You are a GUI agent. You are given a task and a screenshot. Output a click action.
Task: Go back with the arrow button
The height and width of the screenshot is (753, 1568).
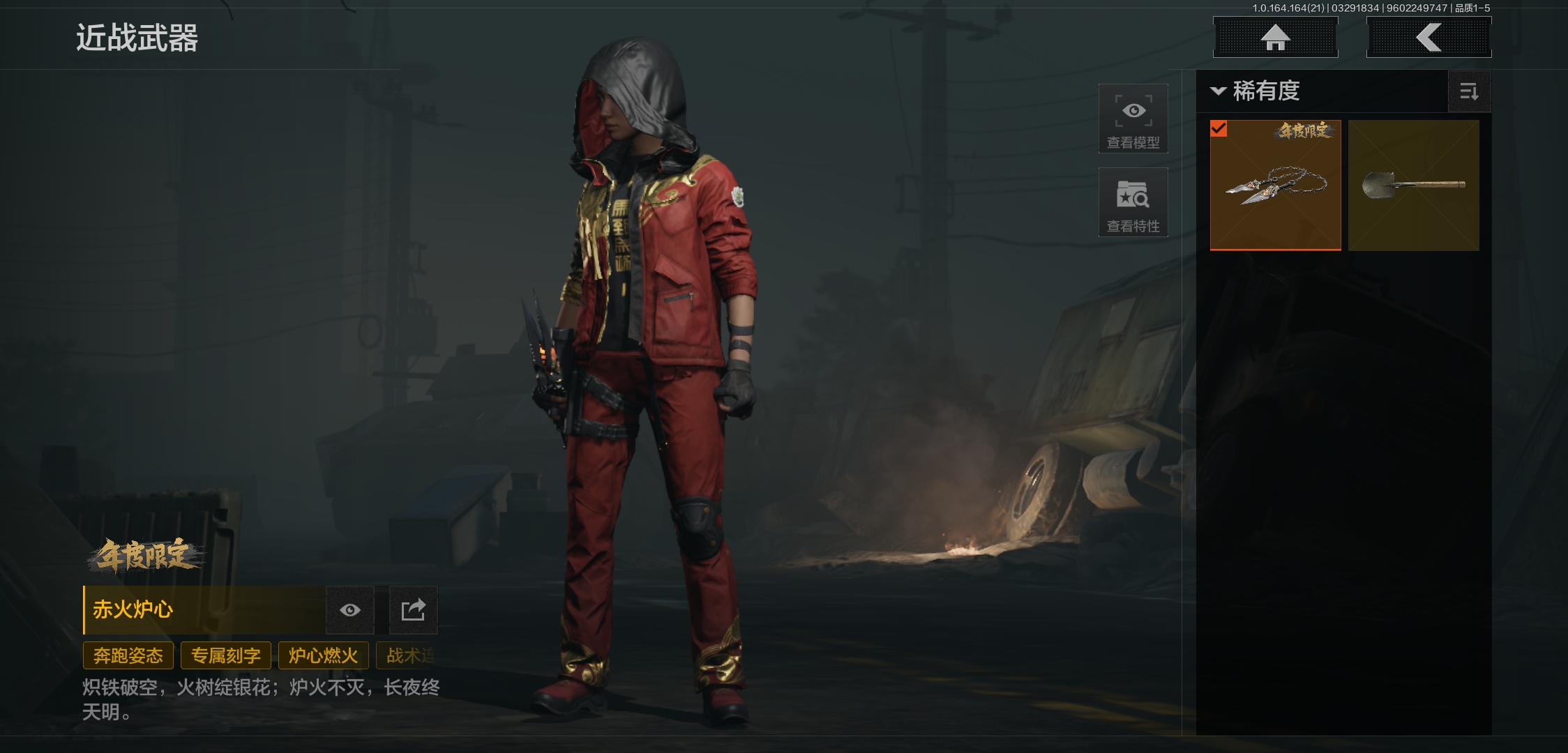[x=1428, y=38]
